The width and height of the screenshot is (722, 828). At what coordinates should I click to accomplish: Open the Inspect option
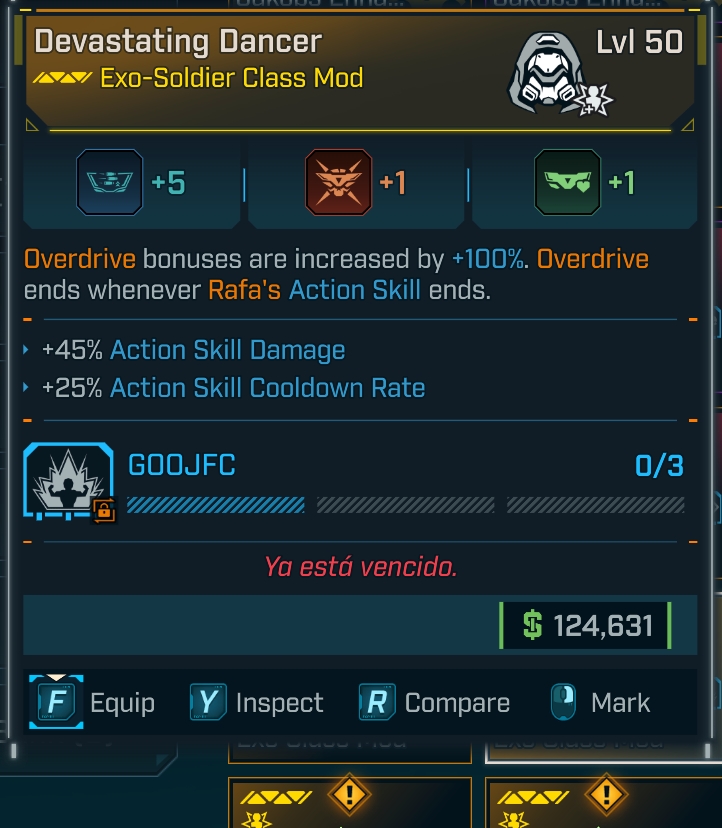pyautogui.click(x=257, y=703)
